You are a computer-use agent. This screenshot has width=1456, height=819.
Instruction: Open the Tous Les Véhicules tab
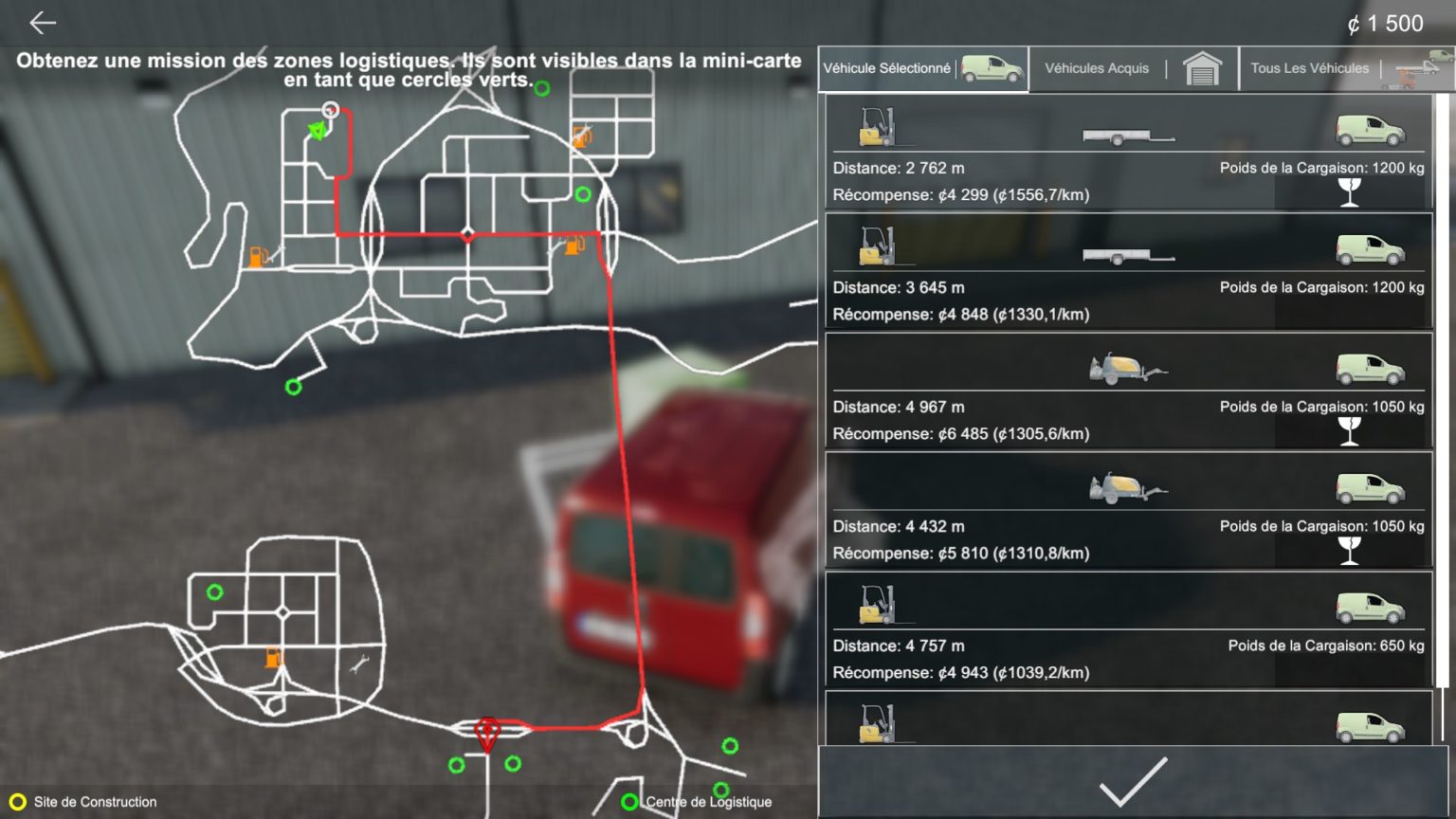1309,67
